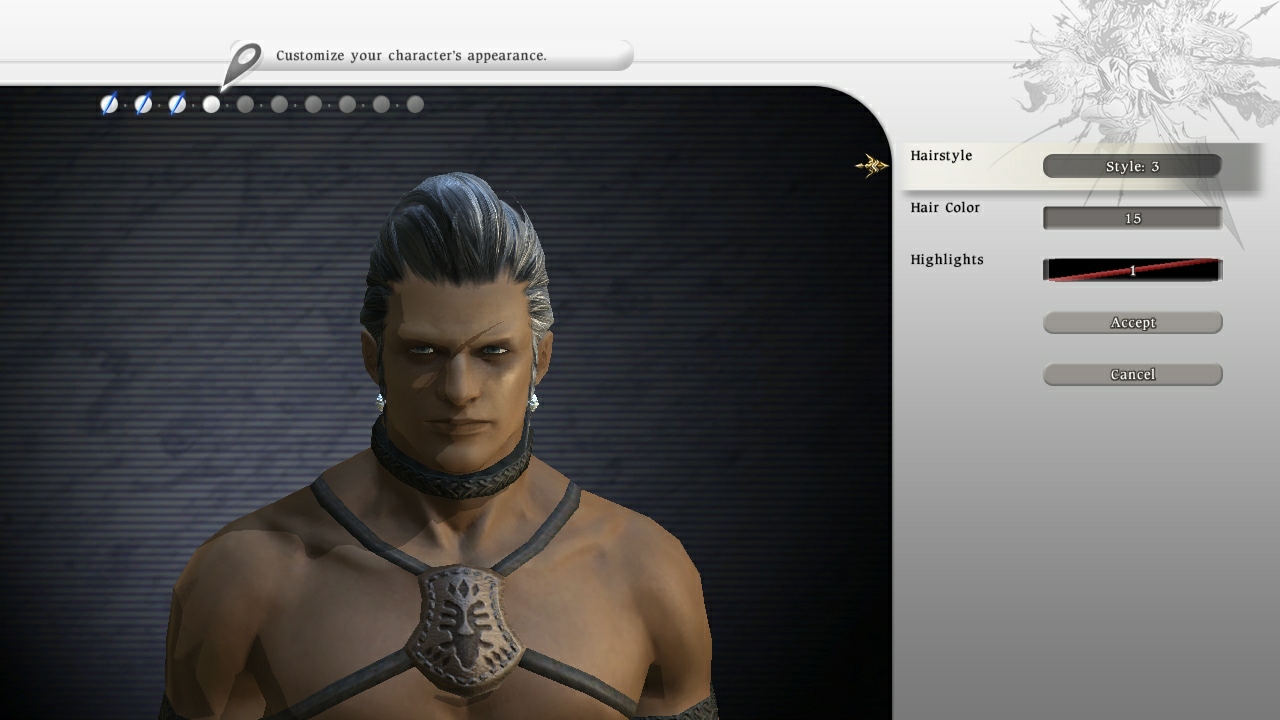Viewport: 1280px width, 720px height.
Task: Click the second crossed-out step icon
Action: [141, 103]
